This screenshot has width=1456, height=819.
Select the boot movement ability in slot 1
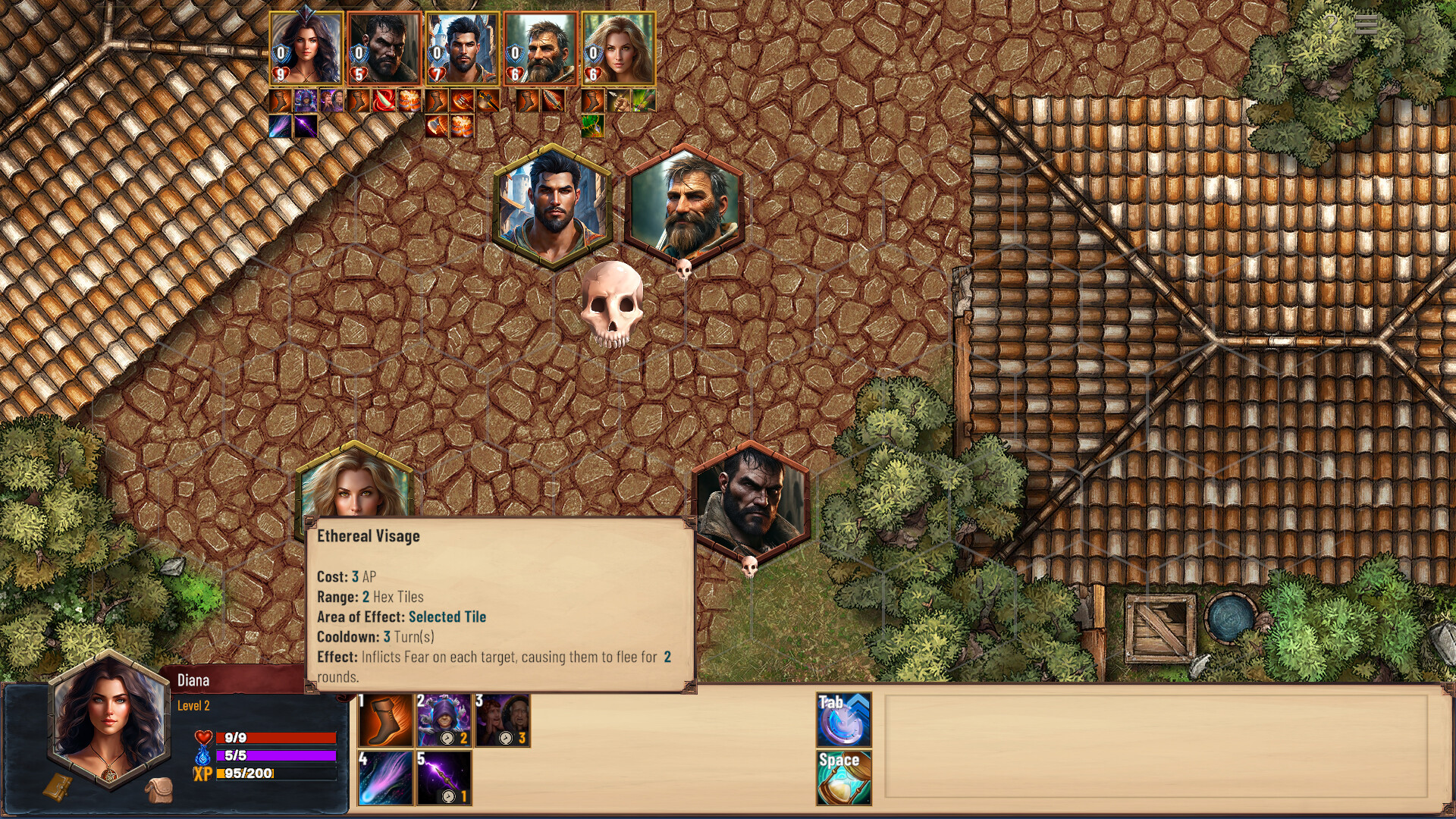pos(385,721)
